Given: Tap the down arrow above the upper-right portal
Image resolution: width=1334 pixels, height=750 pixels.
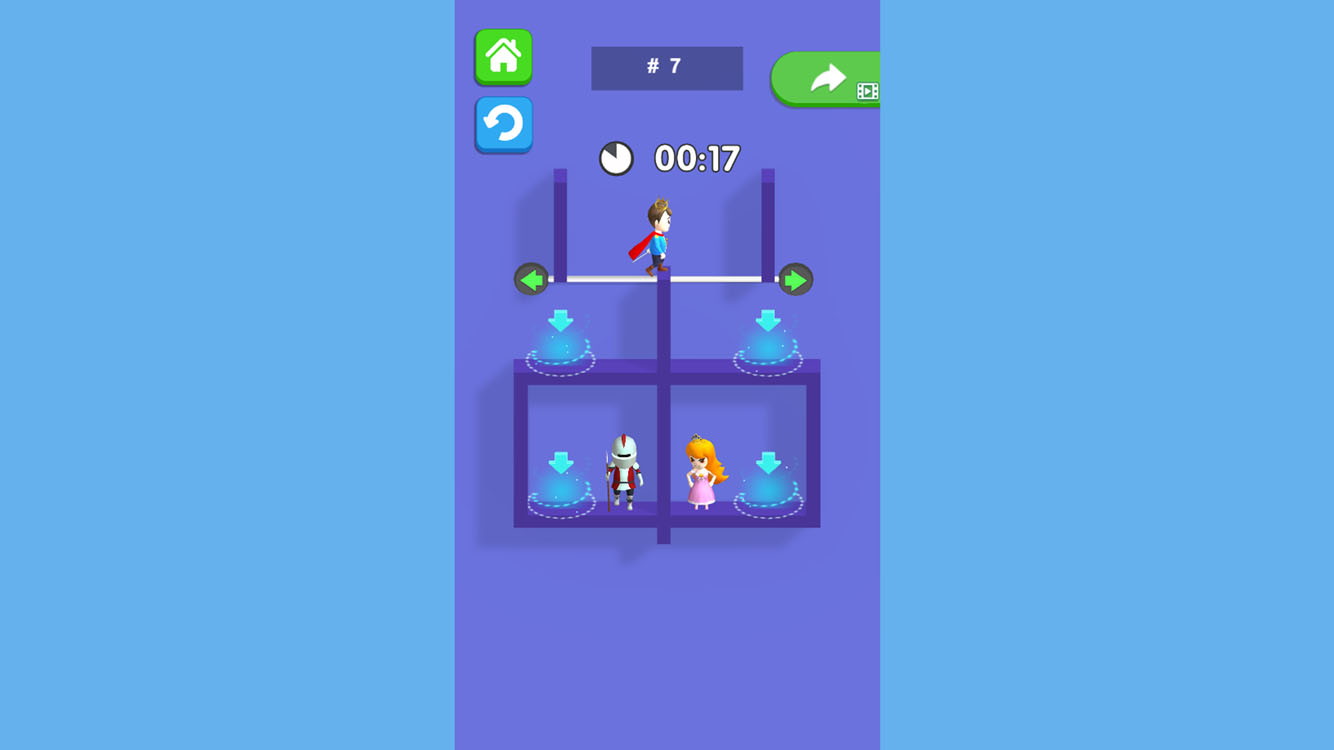Looking at the screenshot, I should coord(768,320).
